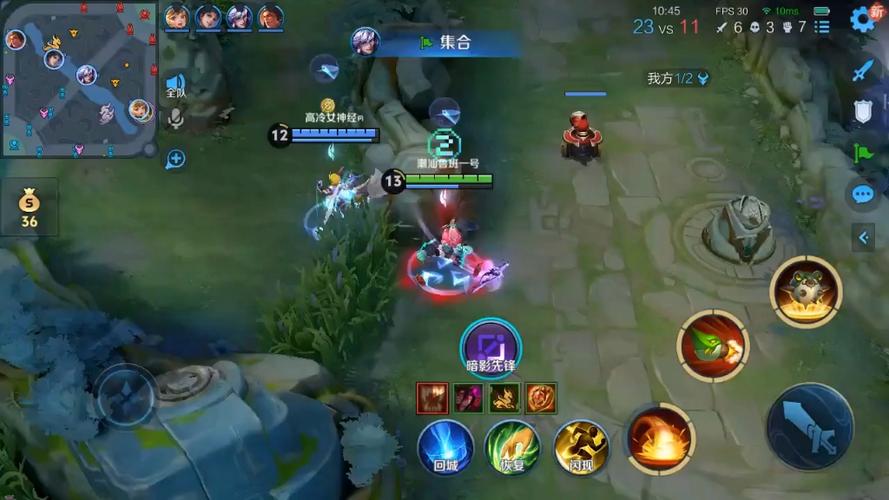Open the settings gear menu

coord(861,18)
